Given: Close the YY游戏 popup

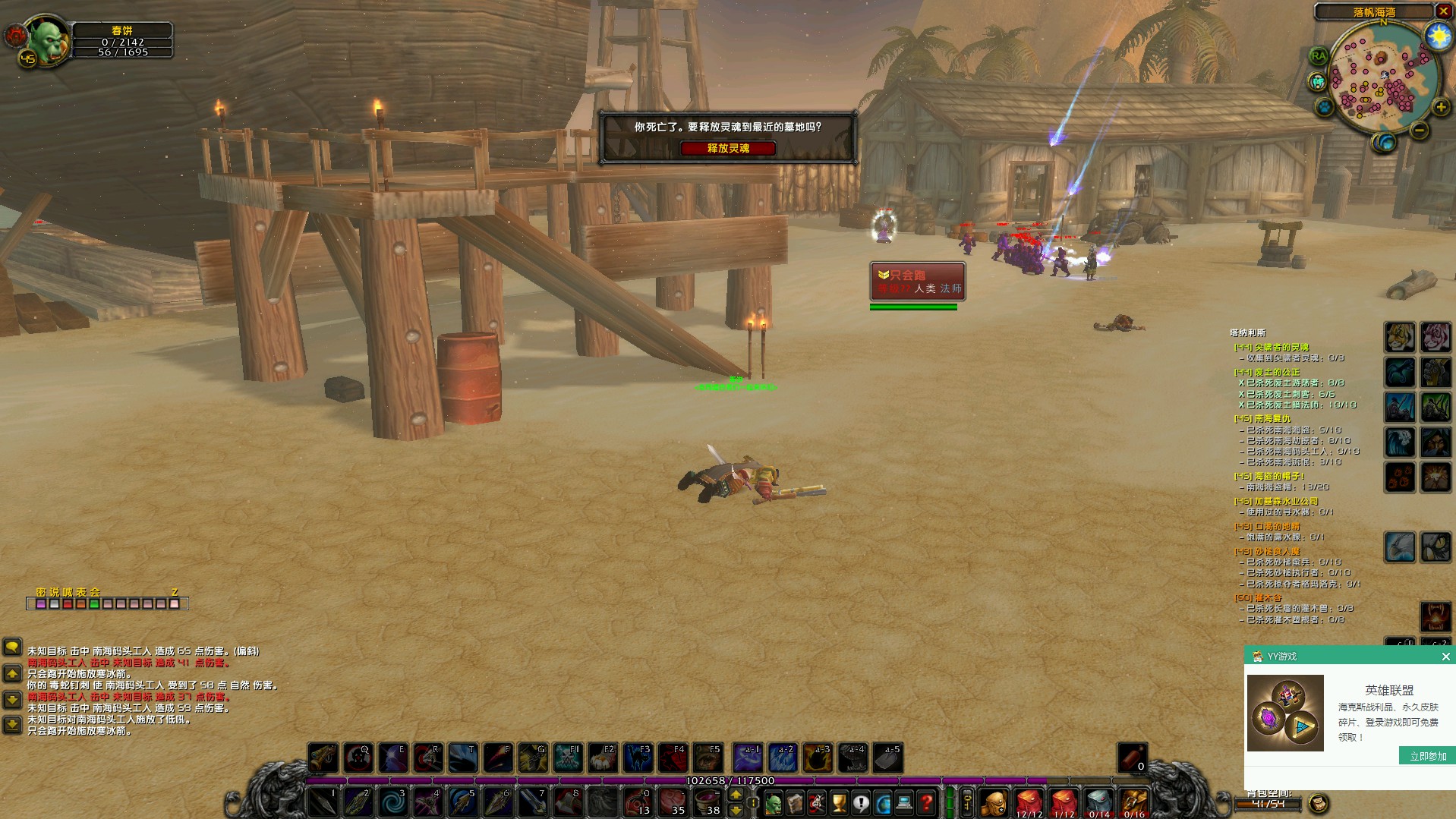Looking at the screenshot, I should pos(1445,657).
